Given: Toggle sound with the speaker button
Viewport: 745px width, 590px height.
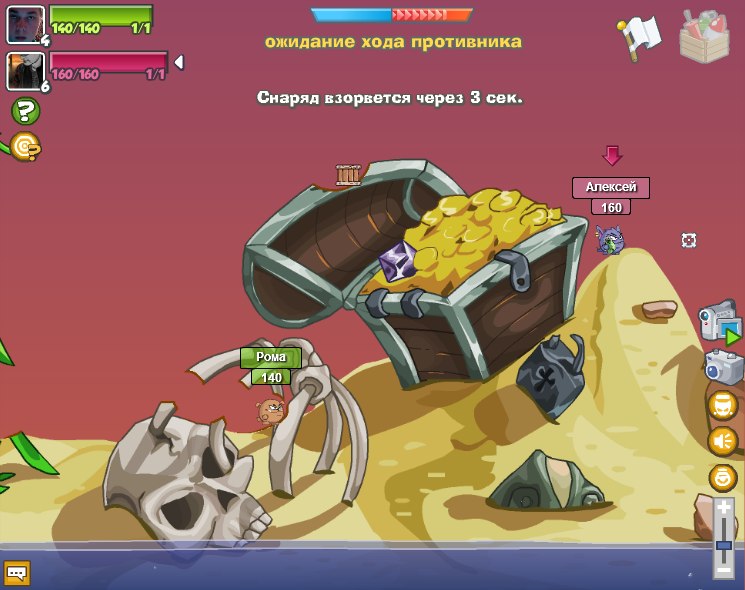Looking at the screenshot, I should coord(722,441).
